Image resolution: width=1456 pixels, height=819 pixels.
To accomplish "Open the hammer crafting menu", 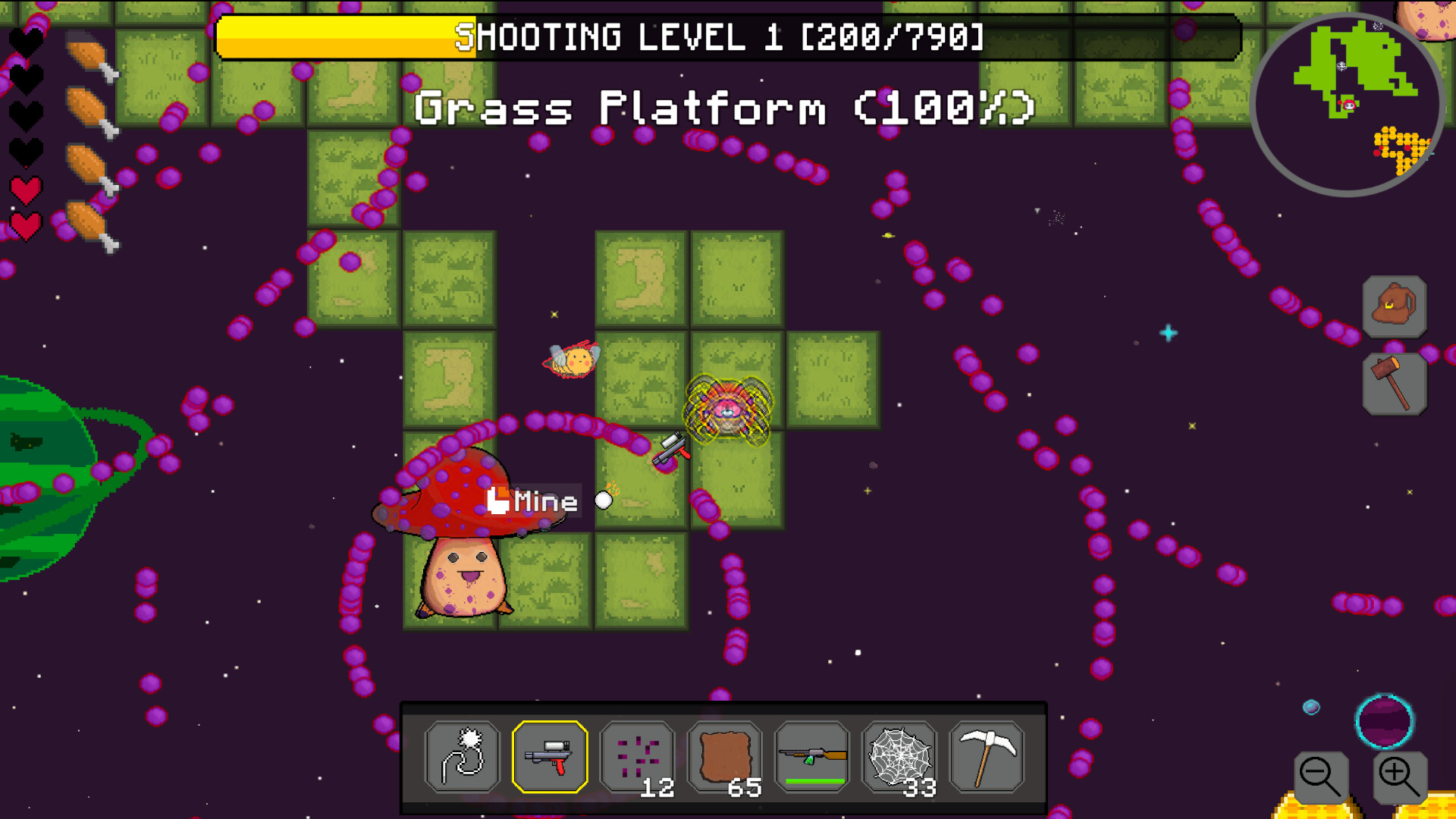I will point(1395,383).
